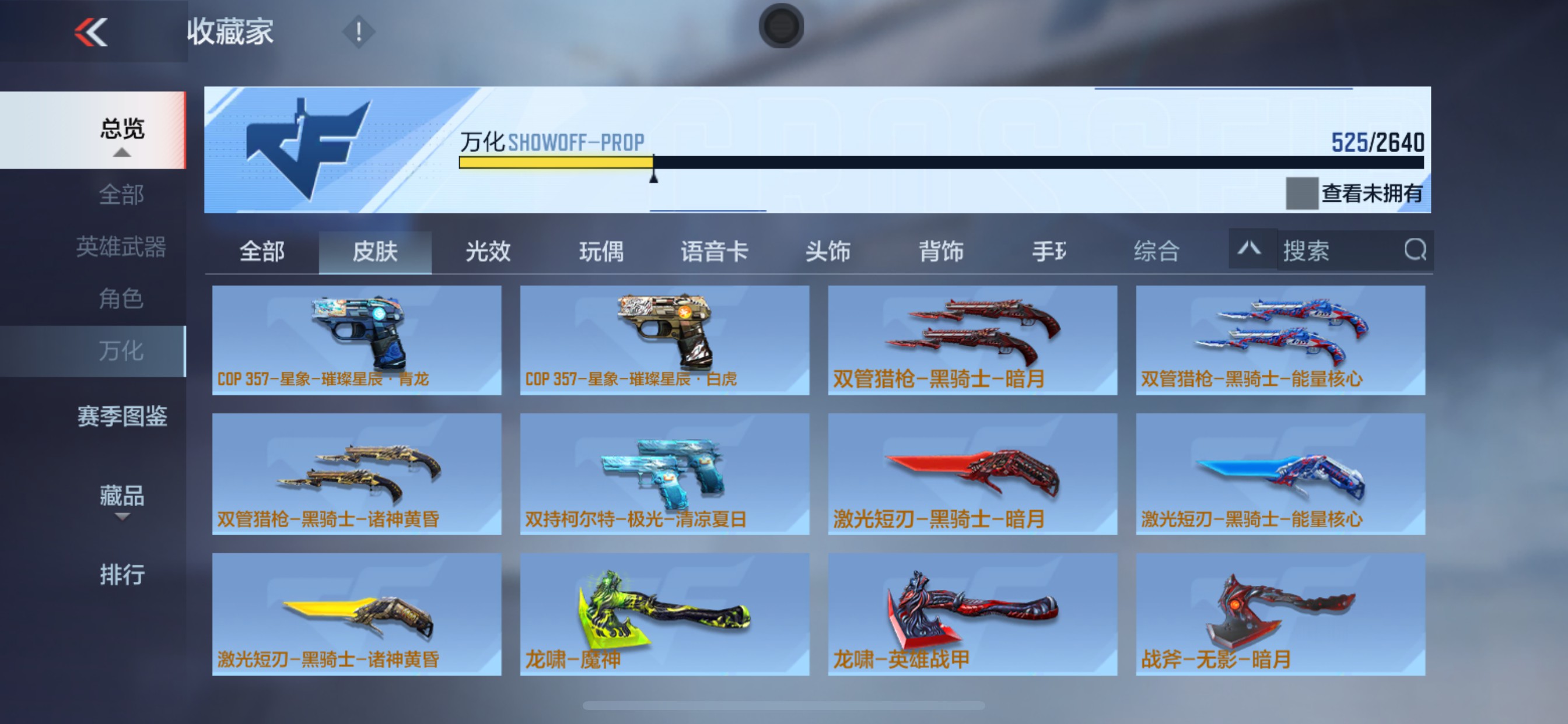Tap the floating menu circle at top center
This screenshot has height=724, width=1568.
click(781, 26)
